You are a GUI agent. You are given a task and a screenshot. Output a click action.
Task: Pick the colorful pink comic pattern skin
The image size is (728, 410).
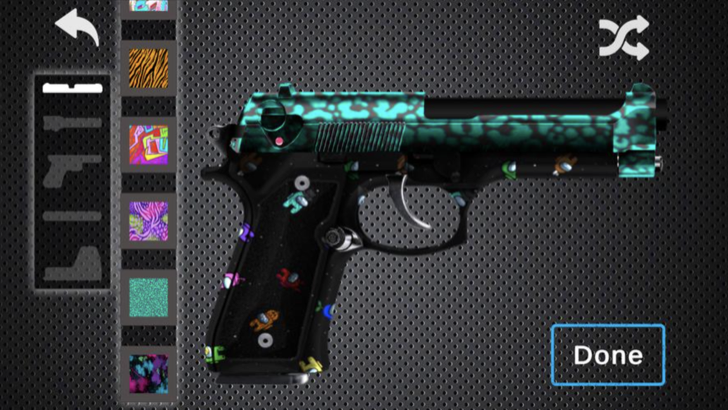pos(148,144)
